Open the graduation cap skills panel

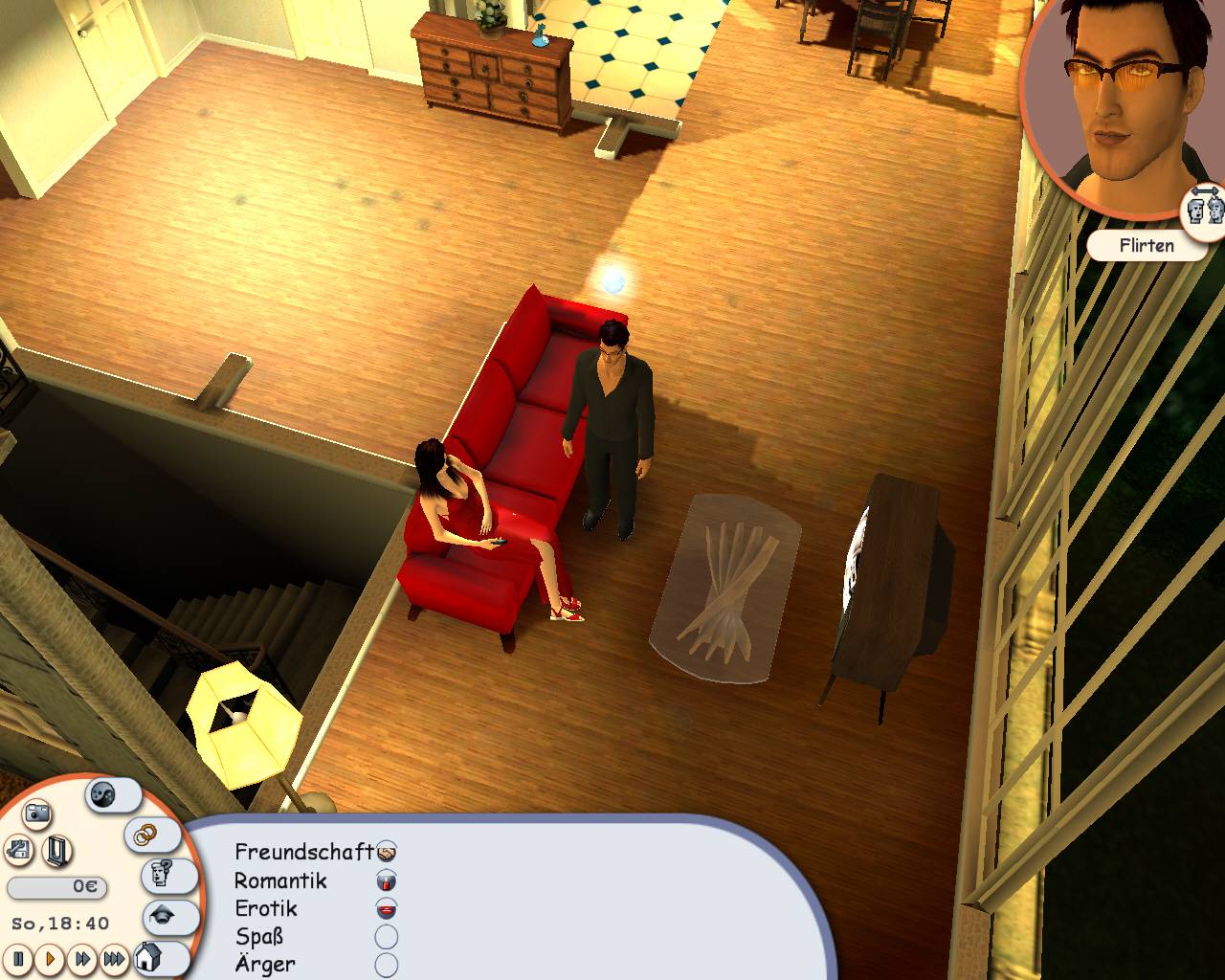pyautogui.click(x=162, y=916)
